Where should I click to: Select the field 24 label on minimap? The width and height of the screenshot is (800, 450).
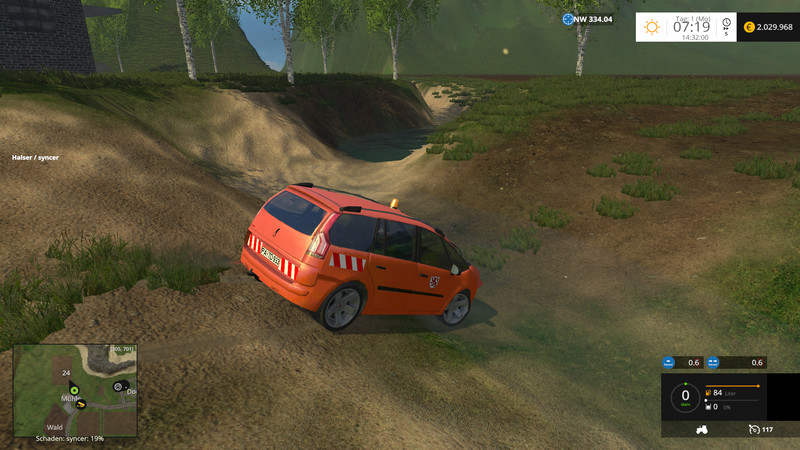(63, 372)
